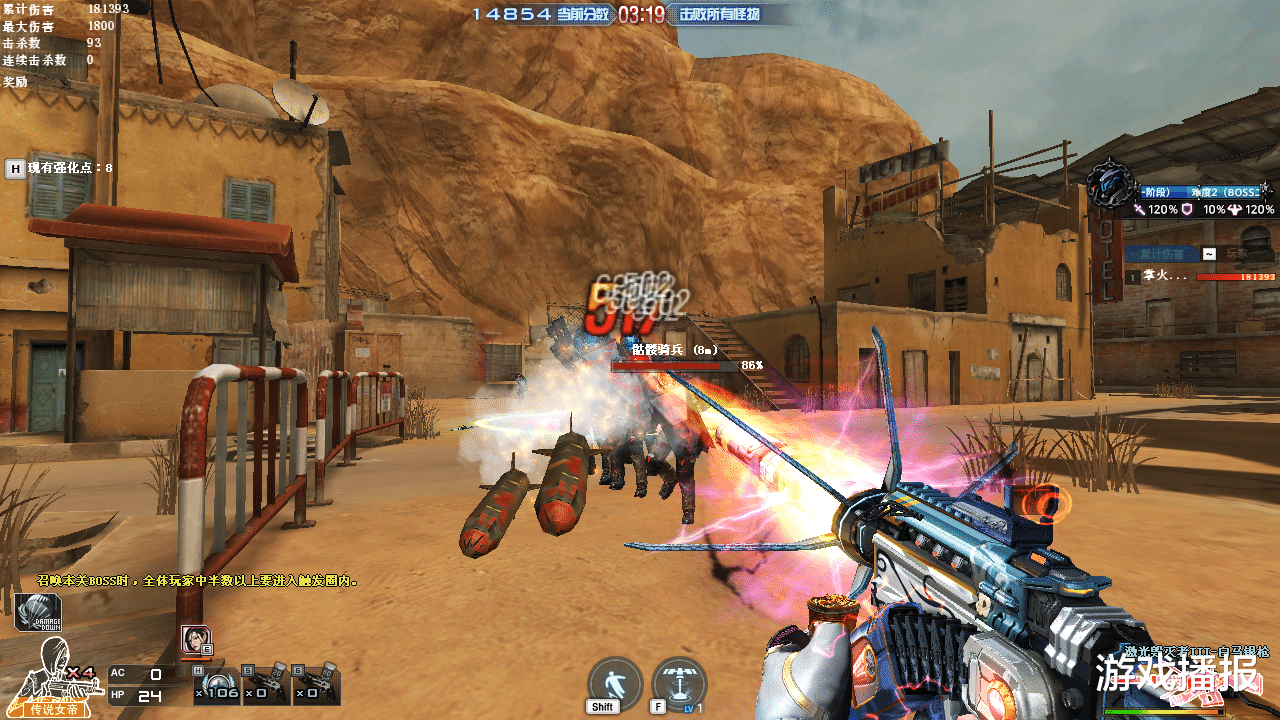Viewport: 1280px width, 720px height.
Task: Activate the sprint skill icon
Action: (x=614, y=682)
